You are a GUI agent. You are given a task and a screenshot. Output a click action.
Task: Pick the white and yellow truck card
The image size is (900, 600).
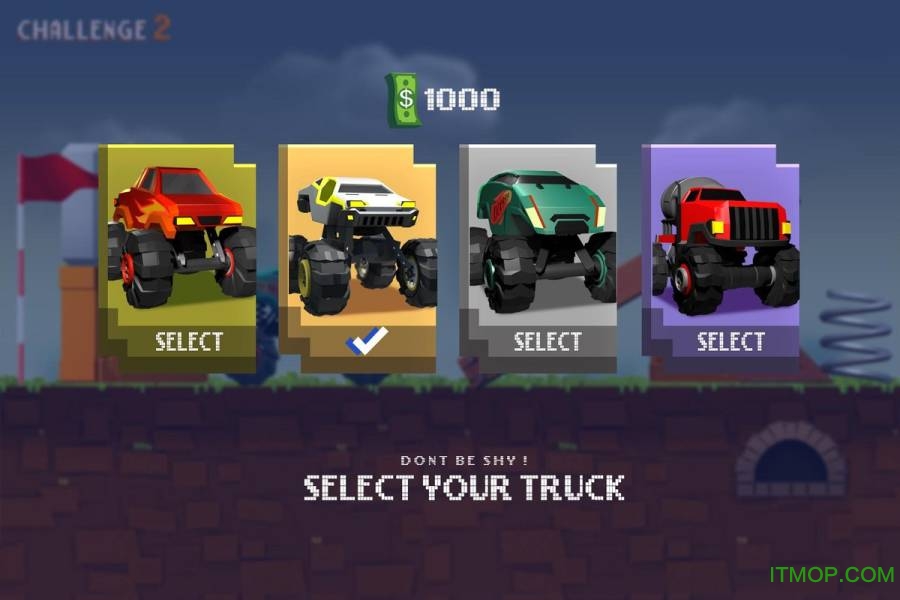pyautogui.click(x=360, y=240)
